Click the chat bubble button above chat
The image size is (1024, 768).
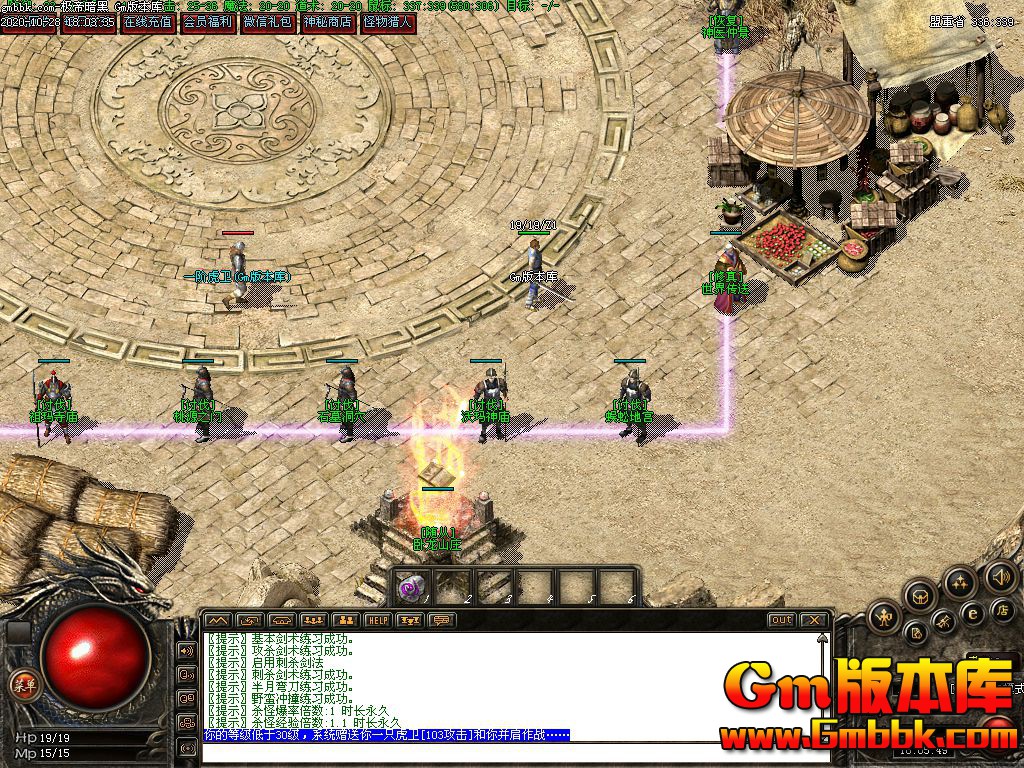441,620
